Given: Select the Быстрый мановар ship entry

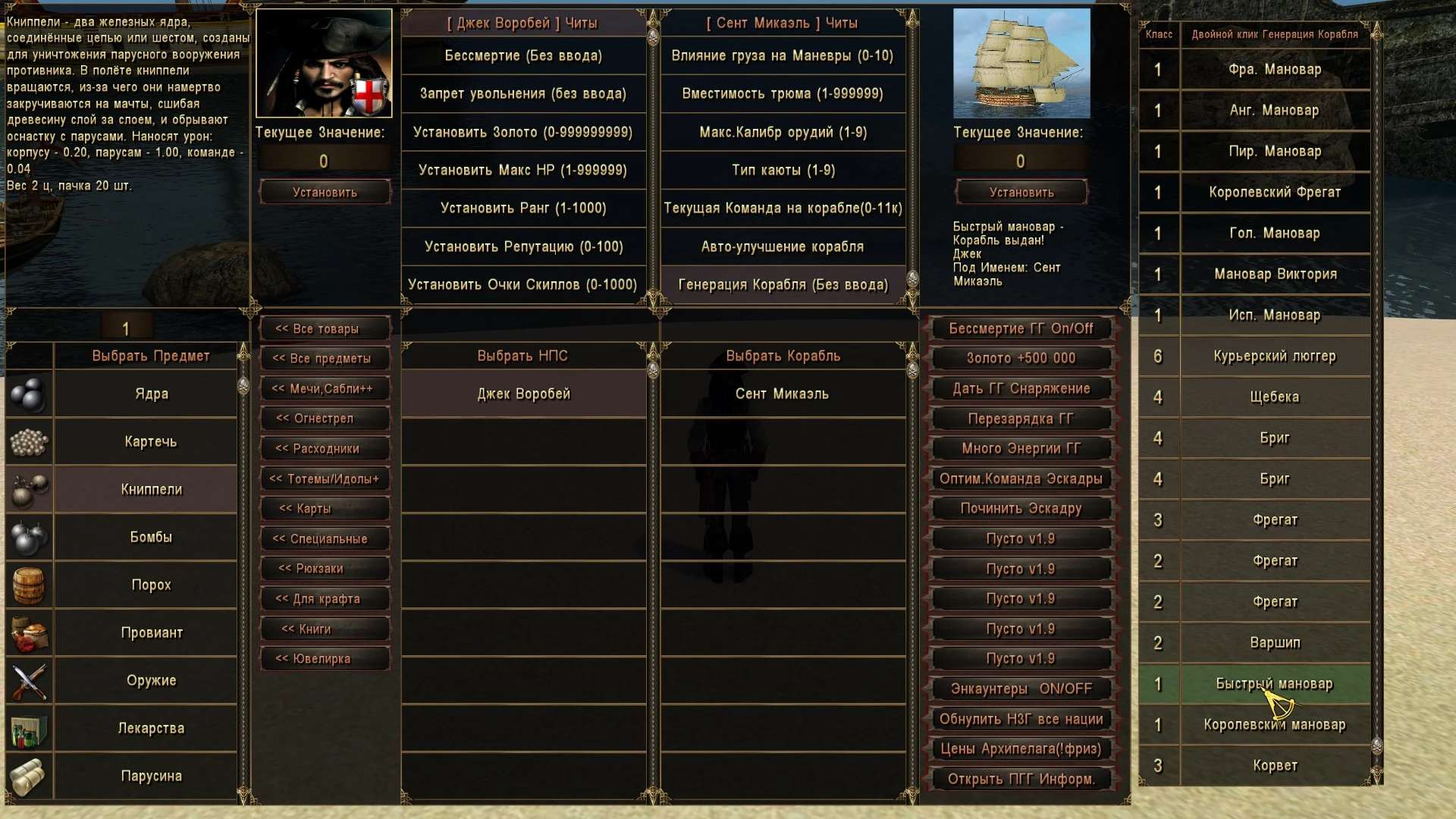Looking at the screenshot, I should tap(1274, 683).
